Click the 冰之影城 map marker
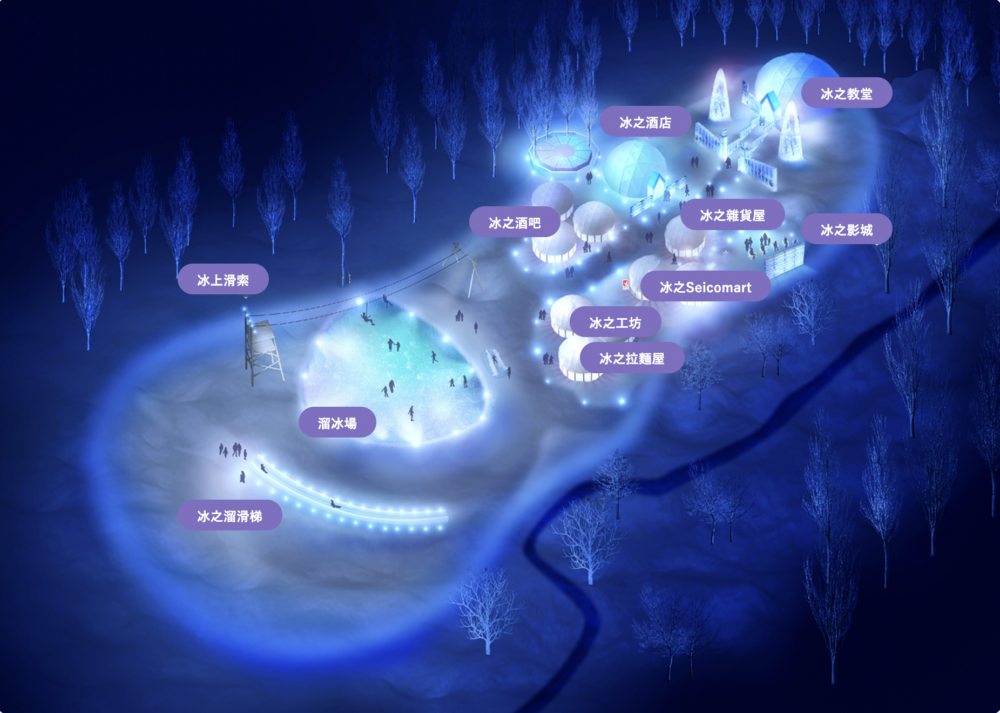 pyautogui.click(x=846, y=230)
